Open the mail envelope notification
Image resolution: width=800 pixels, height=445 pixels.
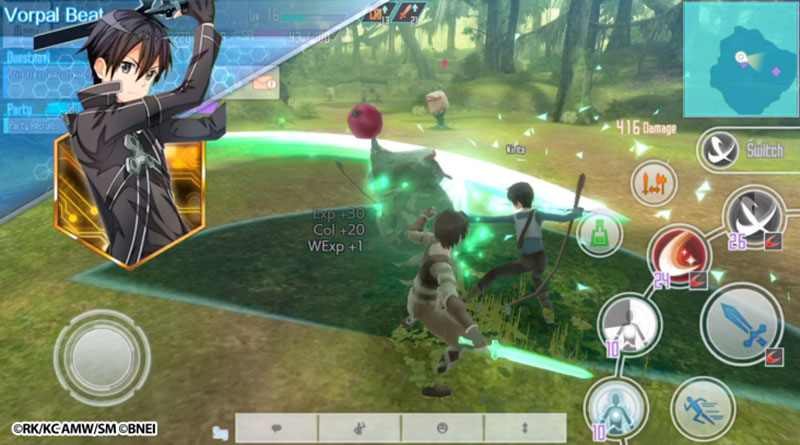pos(264,86)
